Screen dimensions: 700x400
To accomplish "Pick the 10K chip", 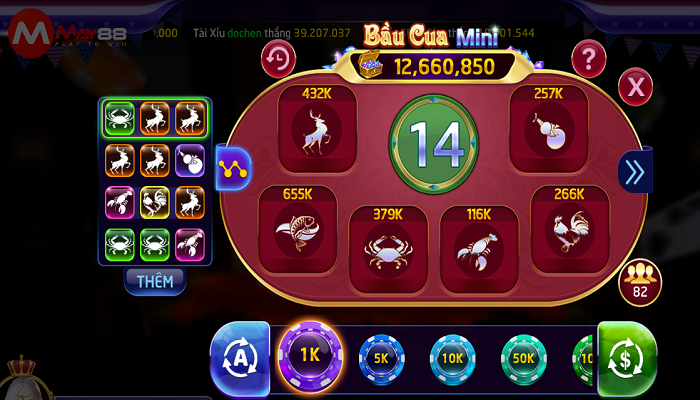I will 452,358.
